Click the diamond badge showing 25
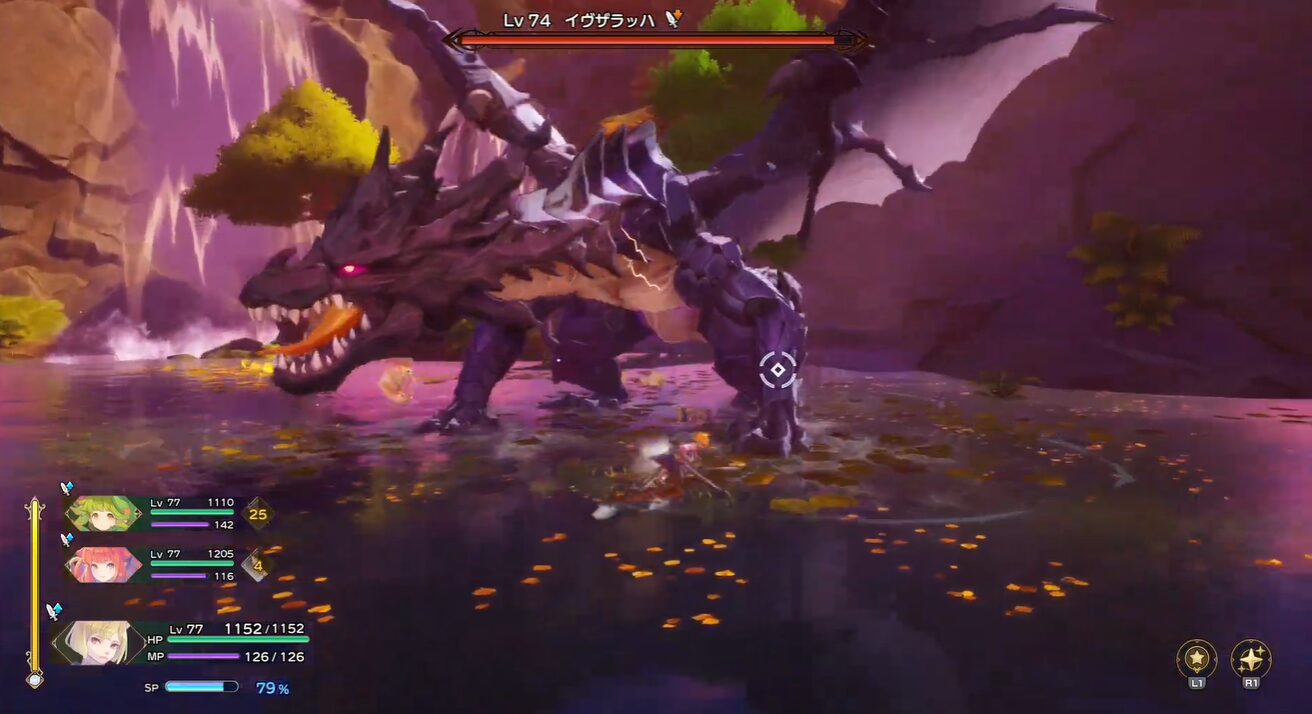The height and width of the screenshot is (714, 1312). click(258, 514)
